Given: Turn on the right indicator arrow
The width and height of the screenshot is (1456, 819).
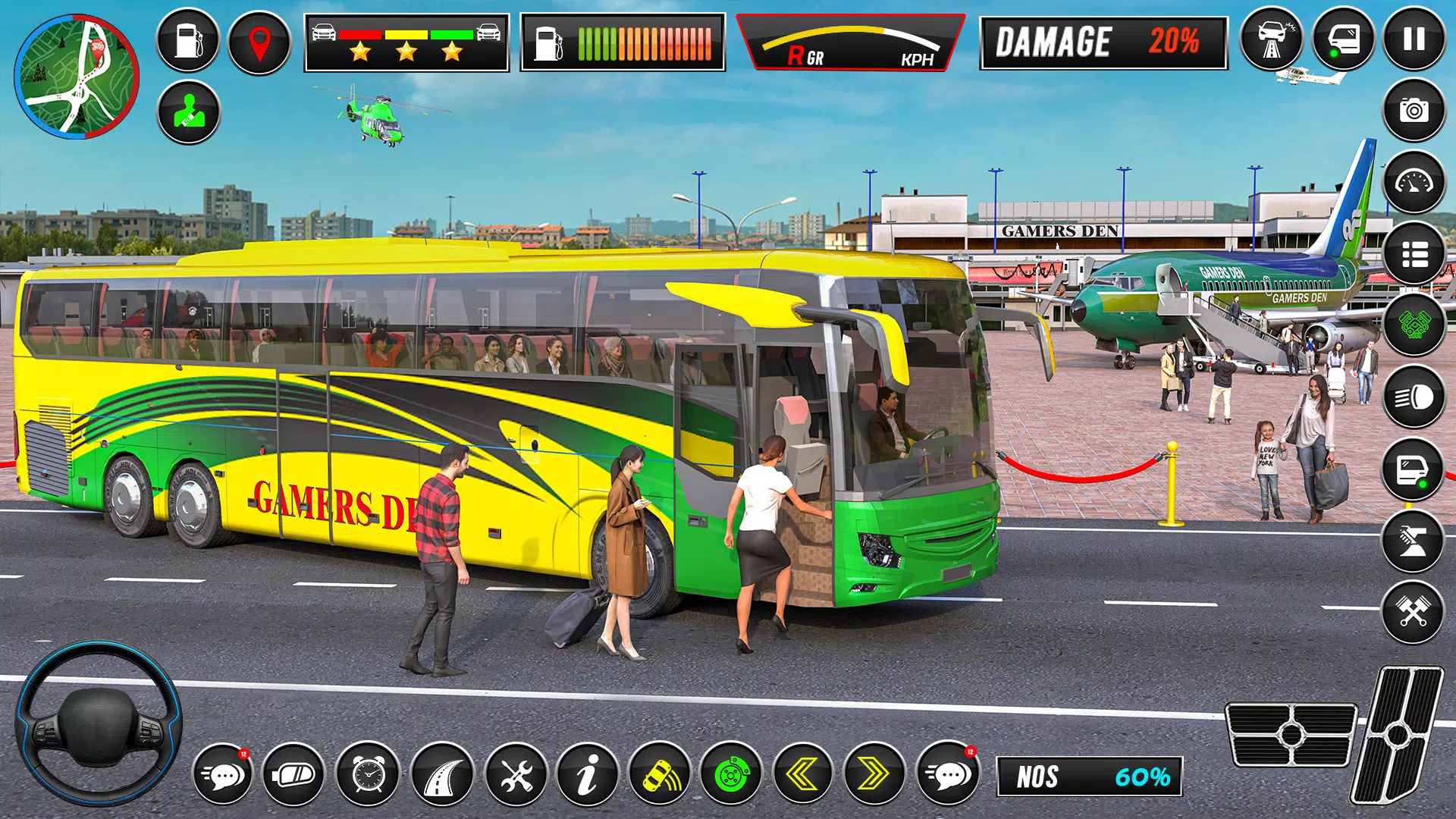Looking at the screenshot, I should (x=874, y=774).
